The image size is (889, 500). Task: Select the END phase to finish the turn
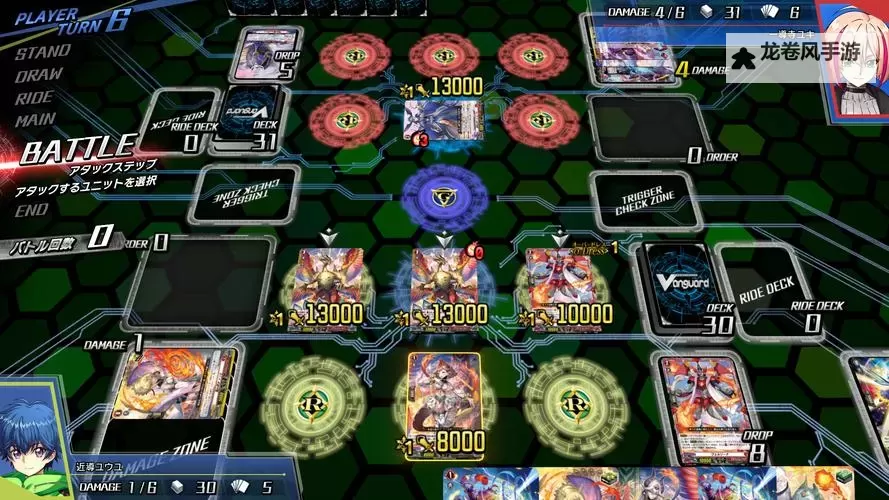click(x=31, y=210)
